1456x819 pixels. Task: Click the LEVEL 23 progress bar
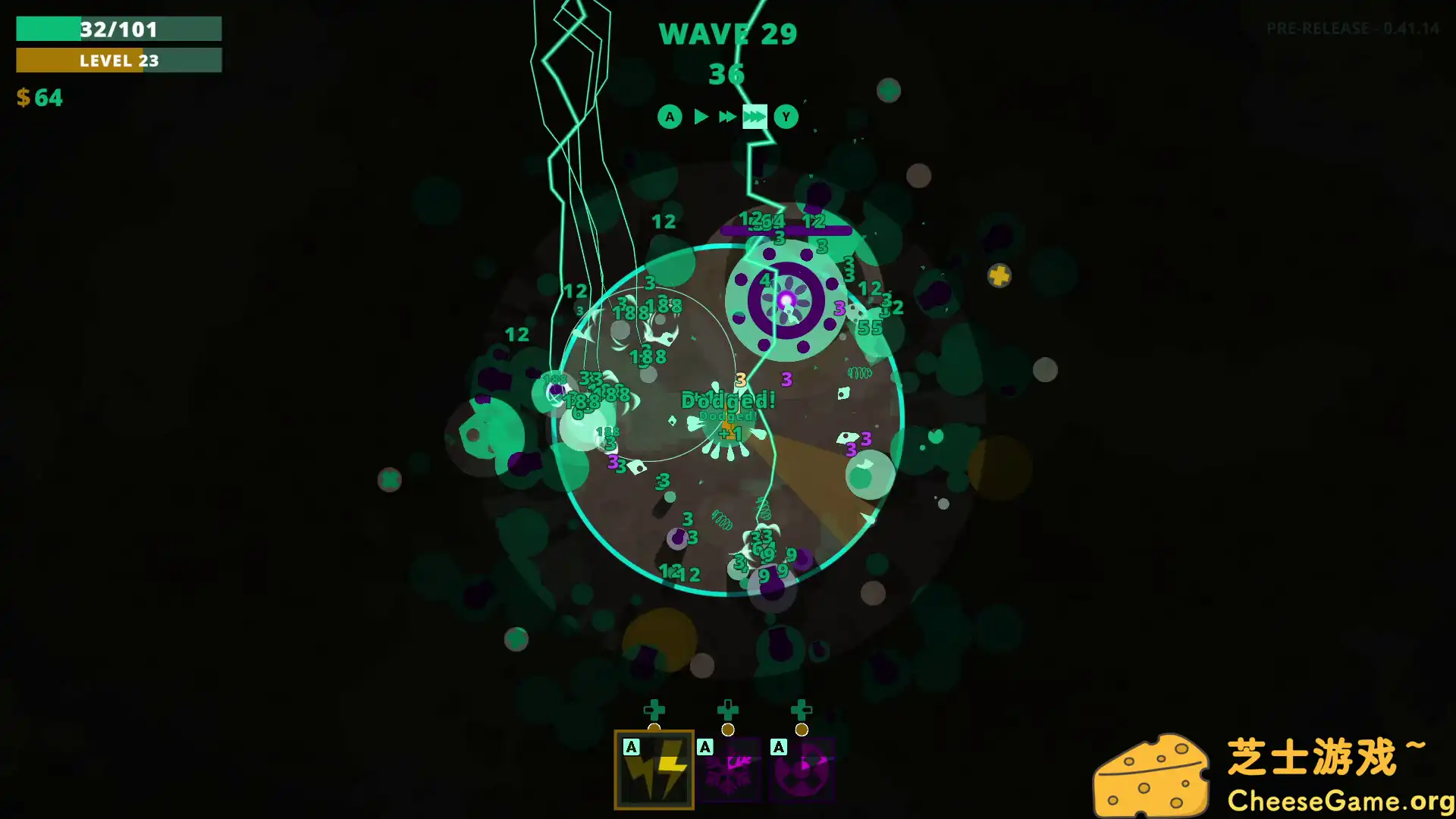[x=118, y=61]
